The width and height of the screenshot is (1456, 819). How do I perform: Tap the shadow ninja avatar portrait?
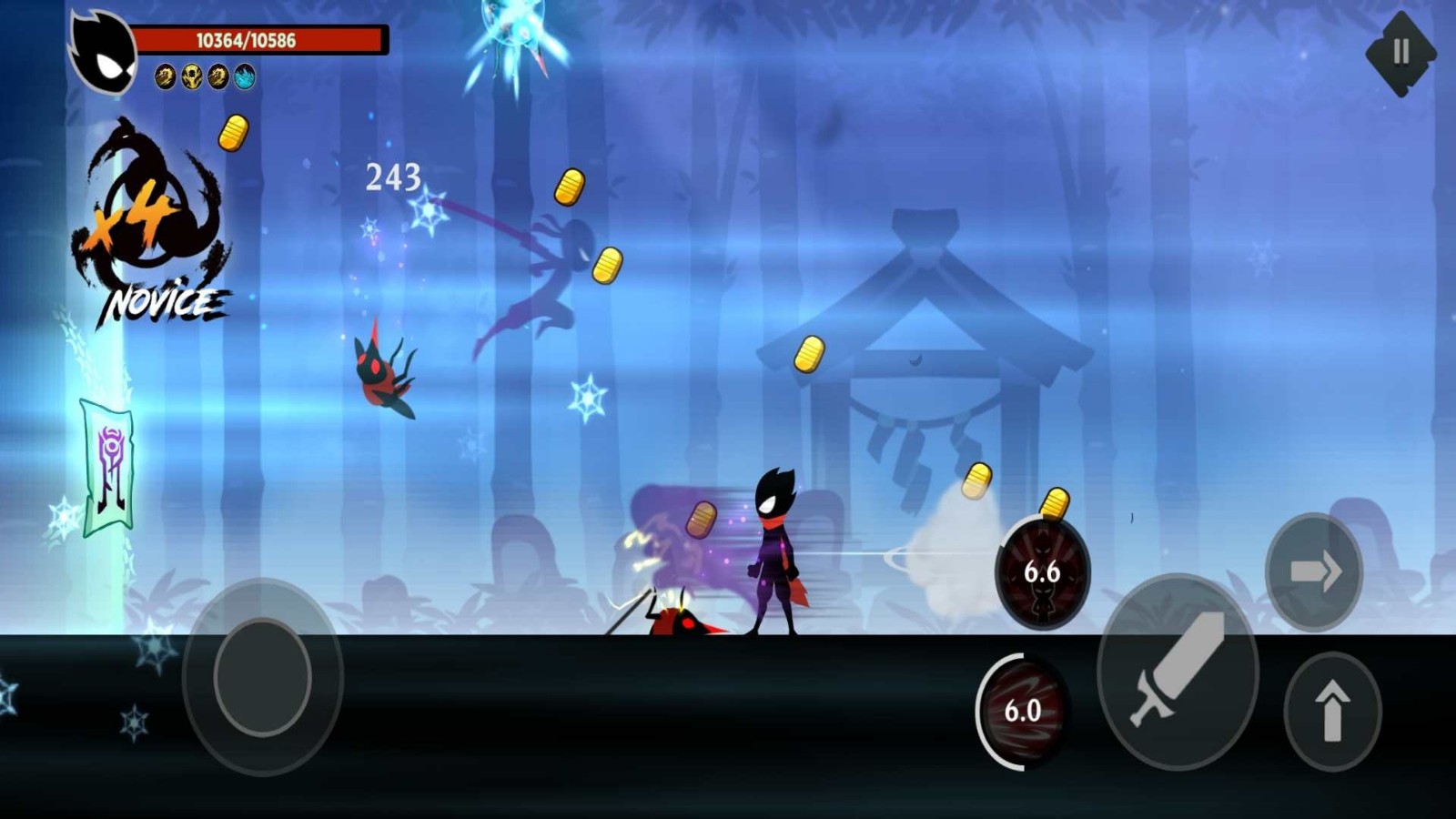(104, 52)
